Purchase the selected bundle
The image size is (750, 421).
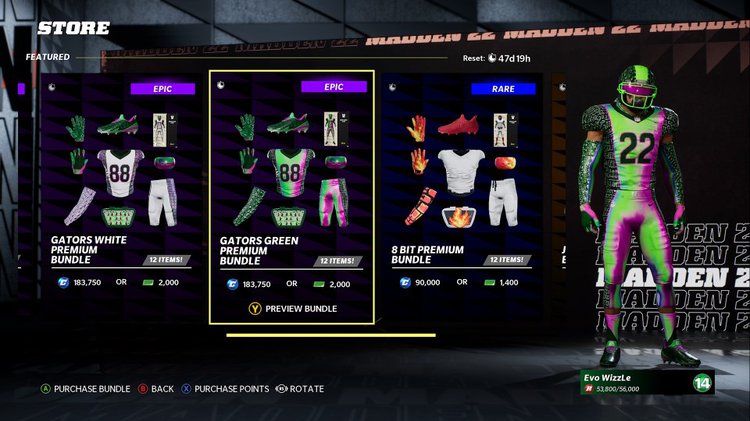tap(85, 388)
